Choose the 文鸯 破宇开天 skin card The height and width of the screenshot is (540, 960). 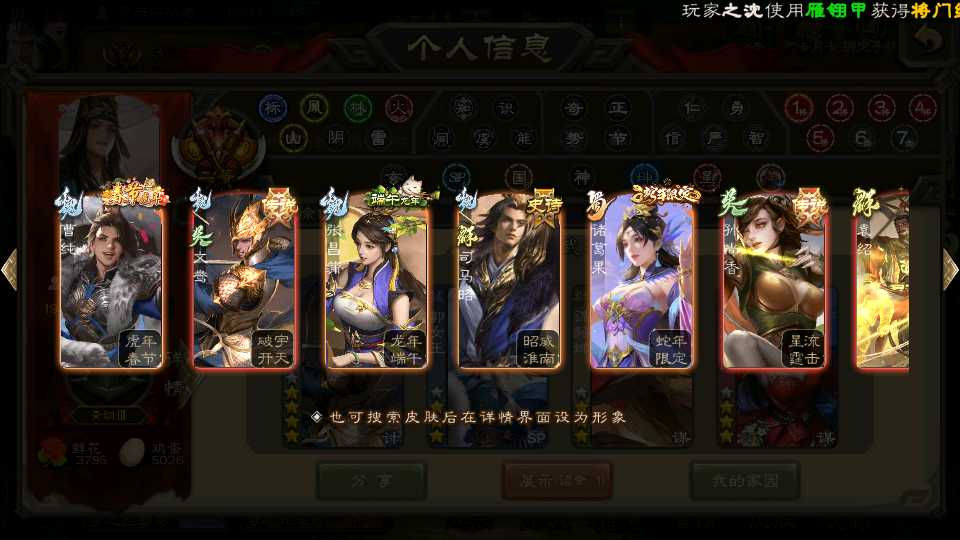[245, 281]
